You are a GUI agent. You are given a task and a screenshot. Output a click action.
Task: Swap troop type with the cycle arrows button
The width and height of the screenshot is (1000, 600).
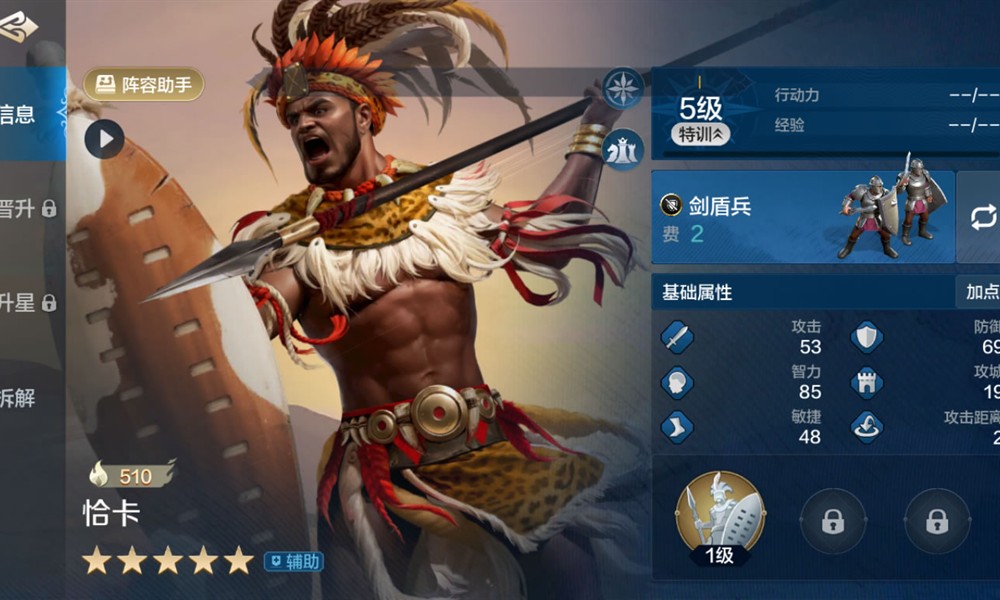(981, 217)
